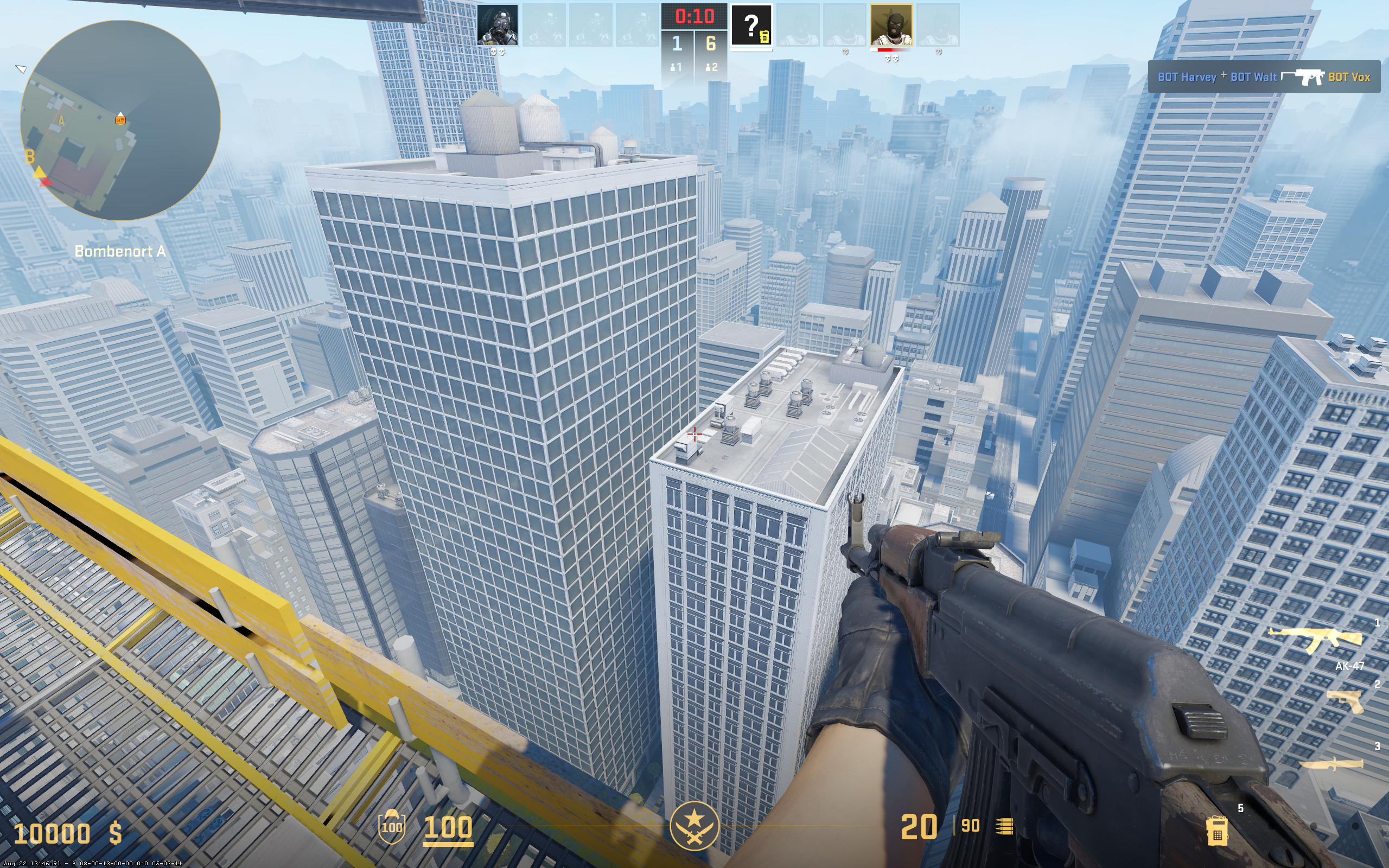Click the team star emblem

(694, 826)
